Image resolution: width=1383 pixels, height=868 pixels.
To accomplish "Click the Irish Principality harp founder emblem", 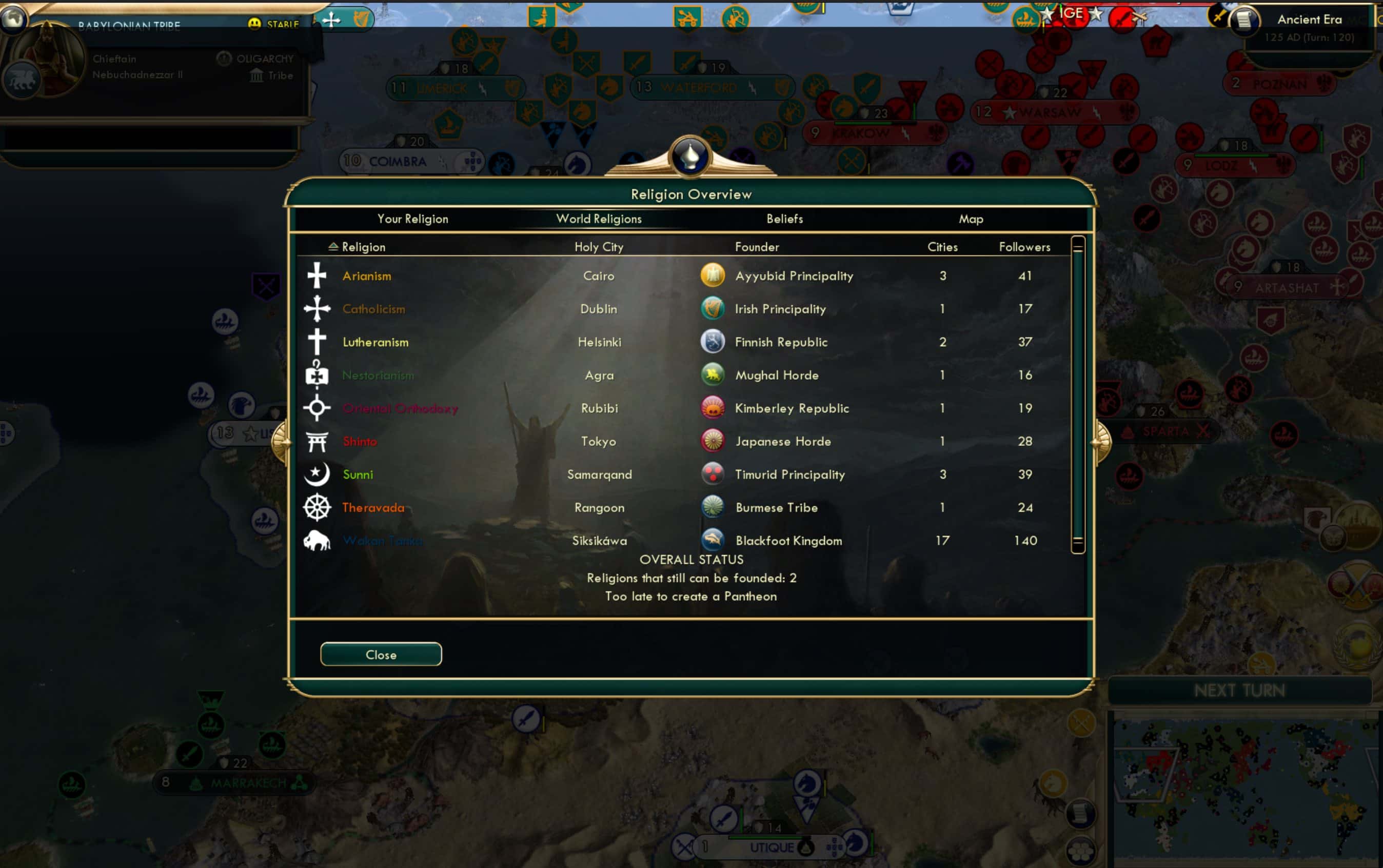I will [713, 308].
